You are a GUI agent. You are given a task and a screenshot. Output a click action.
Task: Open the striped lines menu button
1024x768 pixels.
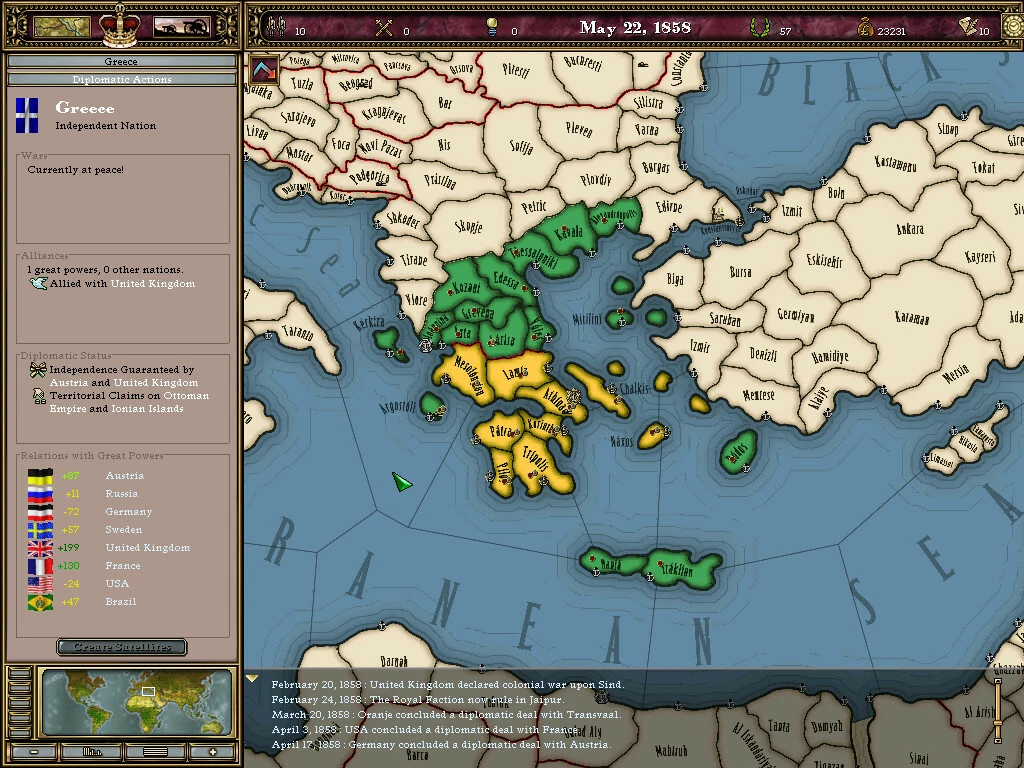click(x=155, y=752)
